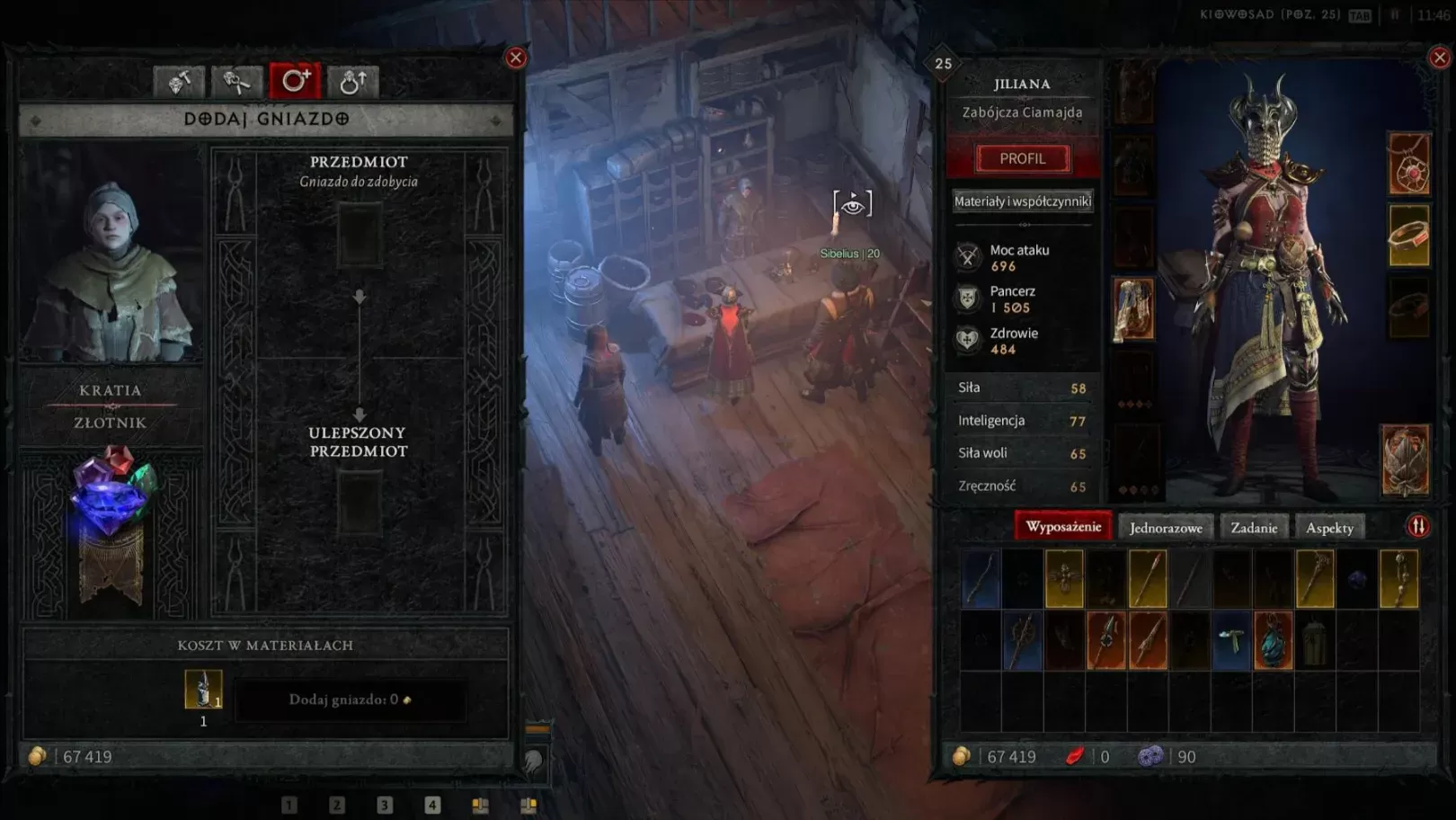Sort inventory with the red arrows button

point(1417,527)
